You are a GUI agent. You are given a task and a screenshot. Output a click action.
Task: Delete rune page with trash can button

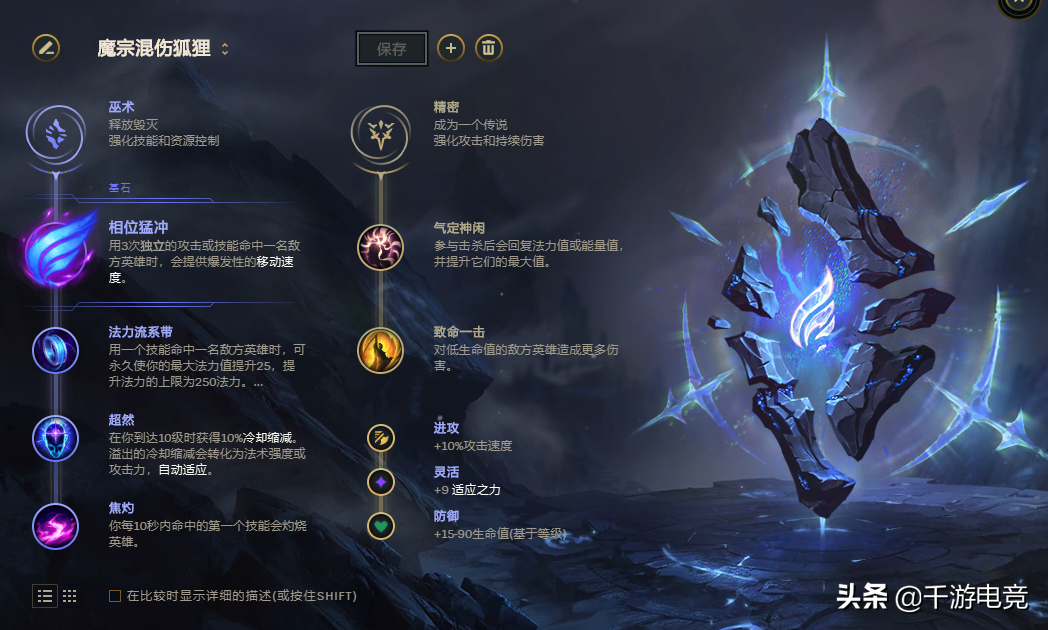(488, 47)
